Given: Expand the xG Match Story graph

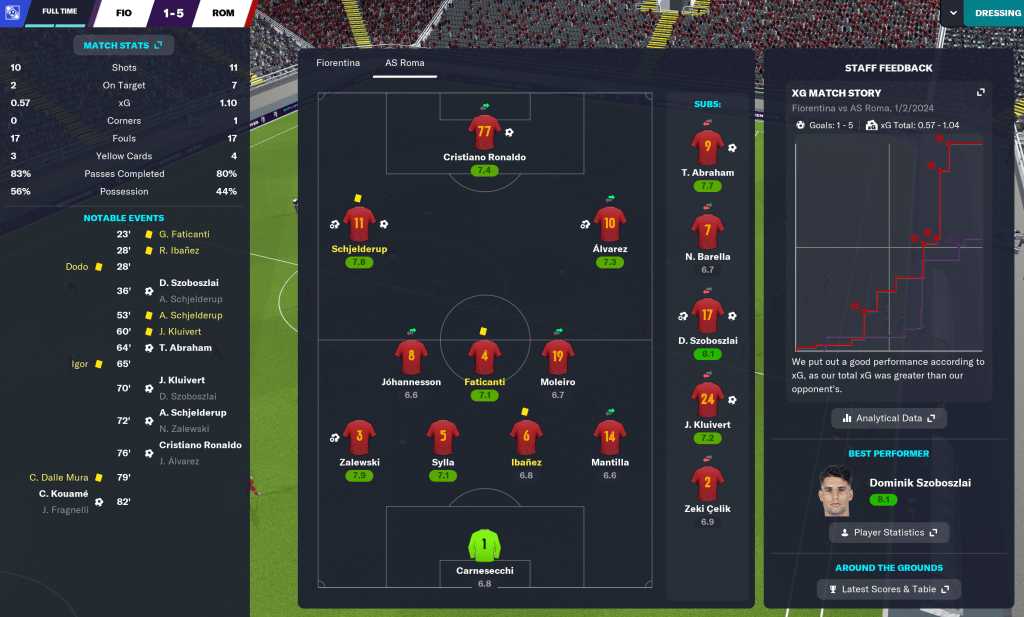Looking at the screenshot, I should point(981,92).
